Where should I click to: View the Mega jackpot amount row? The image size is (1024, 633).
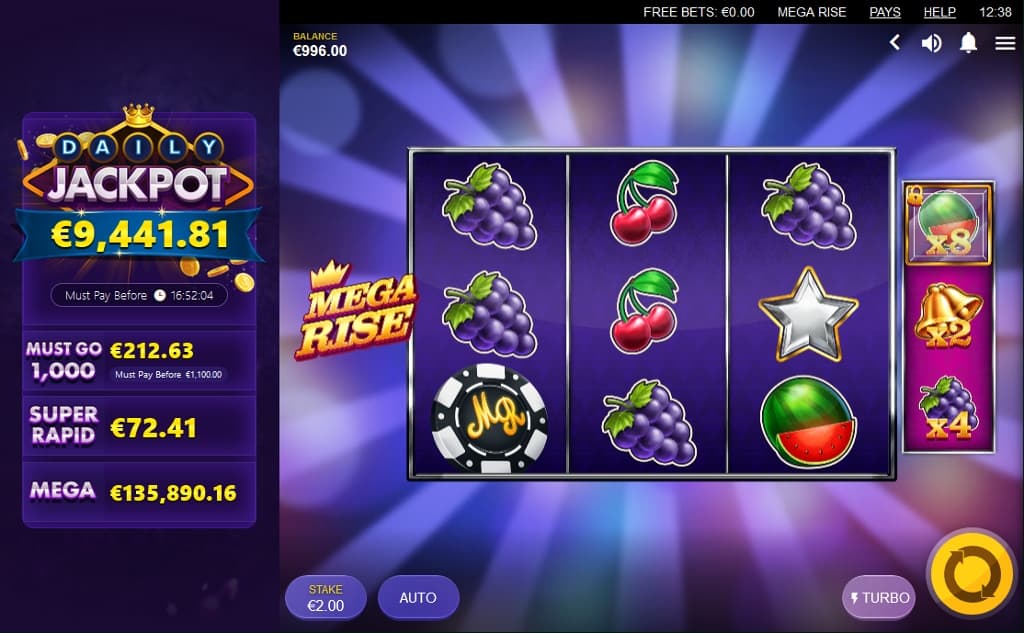[x=139, y=491]
